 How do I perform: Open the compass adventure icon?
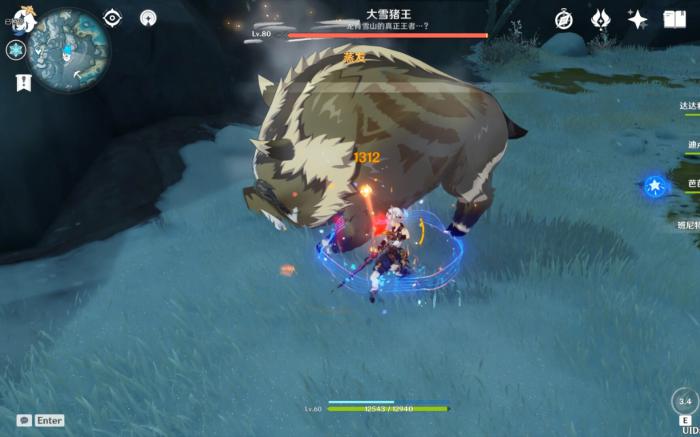[564, 19]
